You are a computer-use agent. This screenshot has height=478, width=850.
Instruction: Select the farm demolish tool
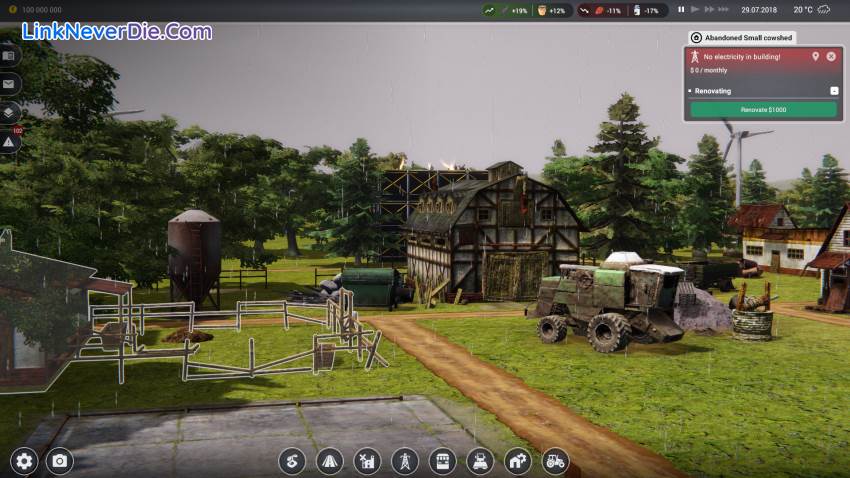tap(367, 461)
